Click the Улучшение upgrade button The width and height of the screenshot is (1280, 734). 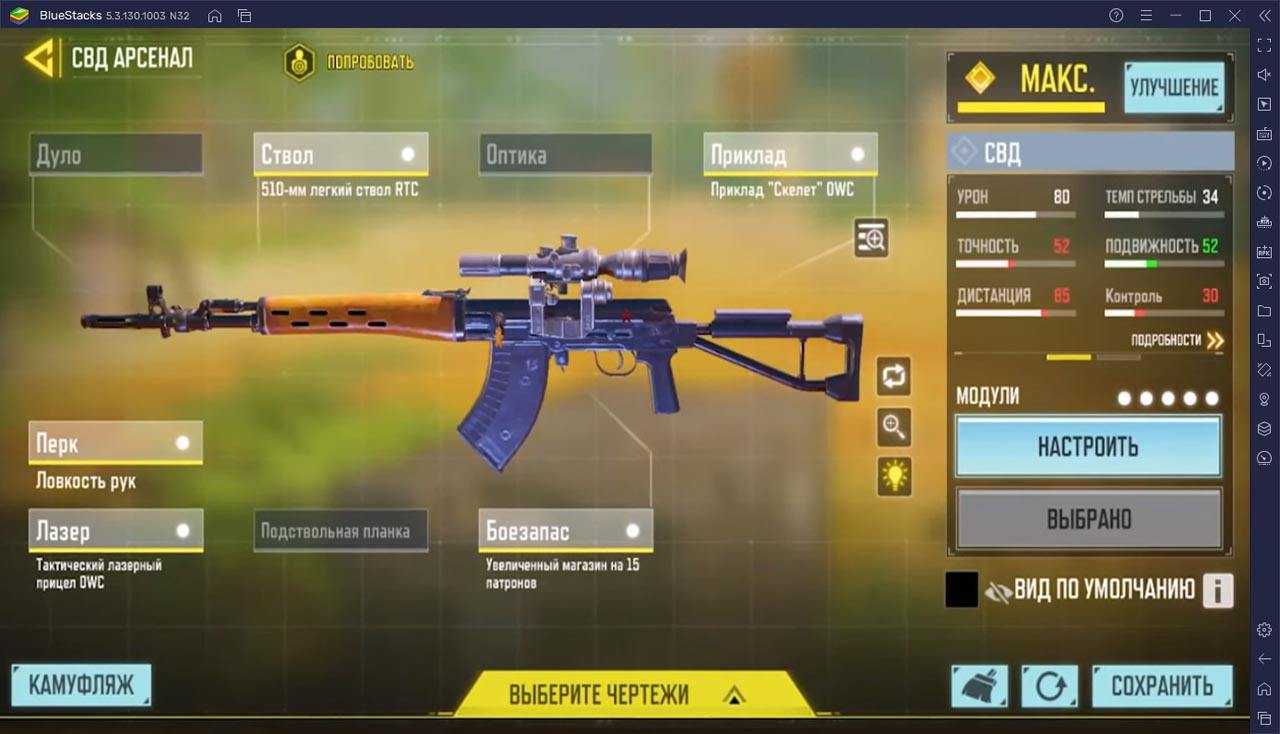tap(1174, 88)
